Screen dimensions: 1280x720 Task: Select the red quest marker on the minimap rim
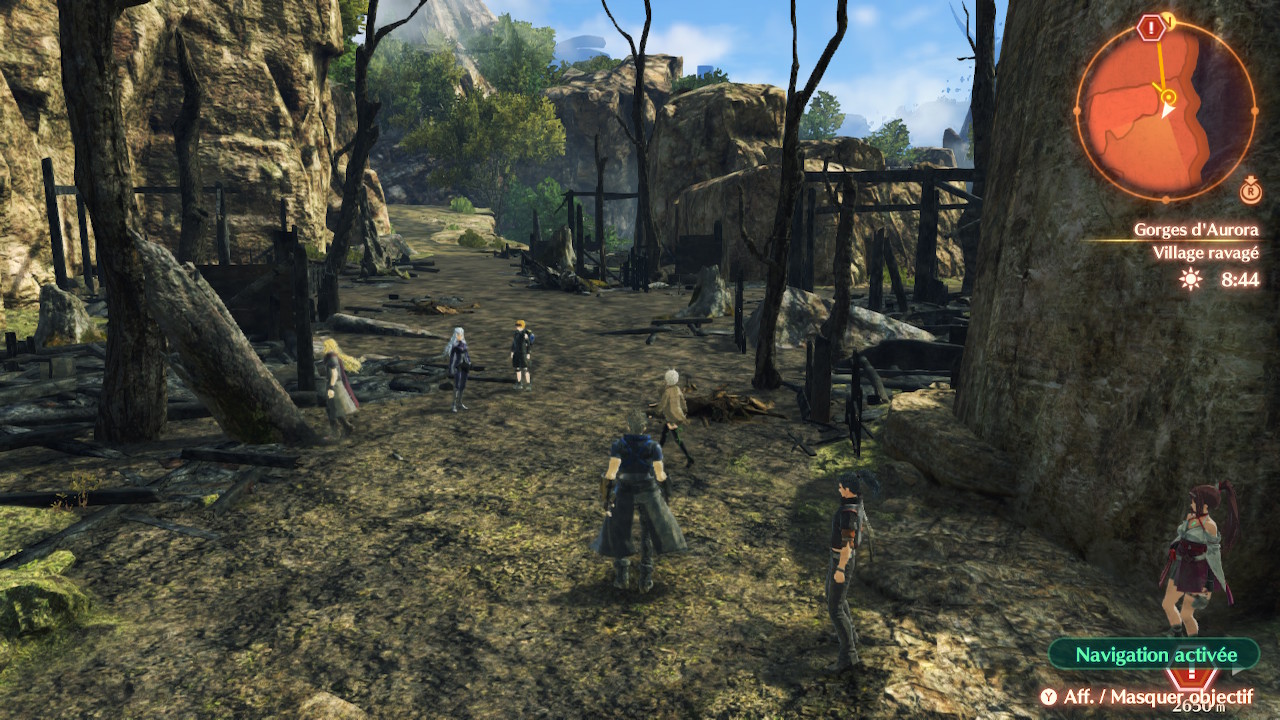[1151, 28]
